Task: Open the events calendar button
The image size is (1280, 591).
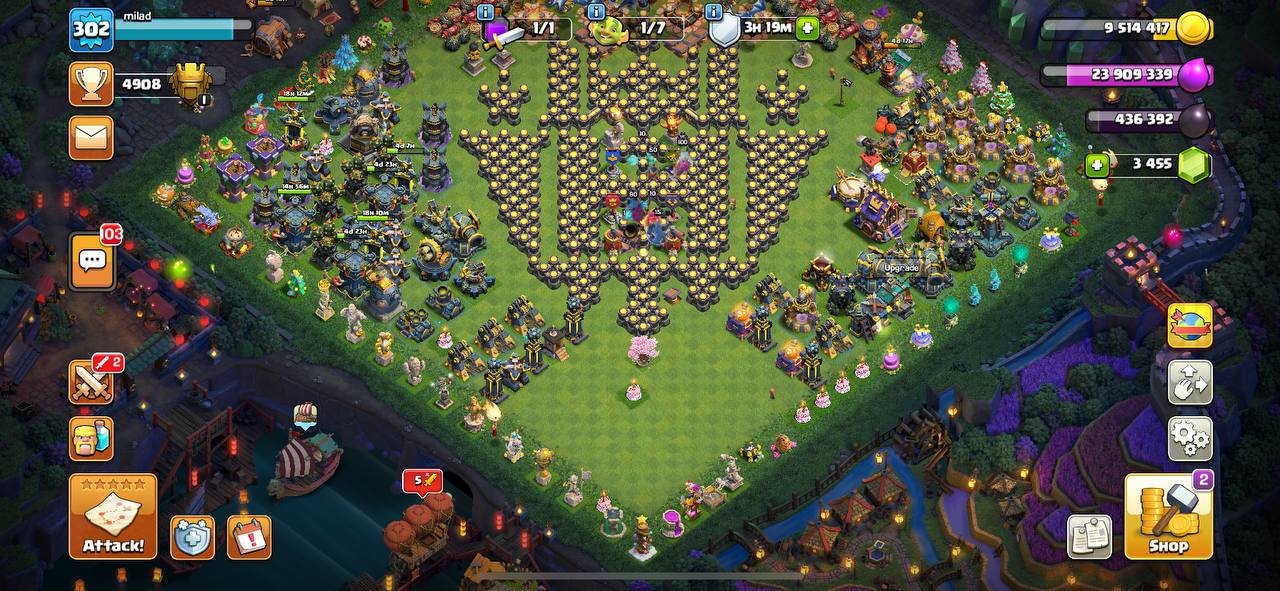Action: (x=249, y=537)
